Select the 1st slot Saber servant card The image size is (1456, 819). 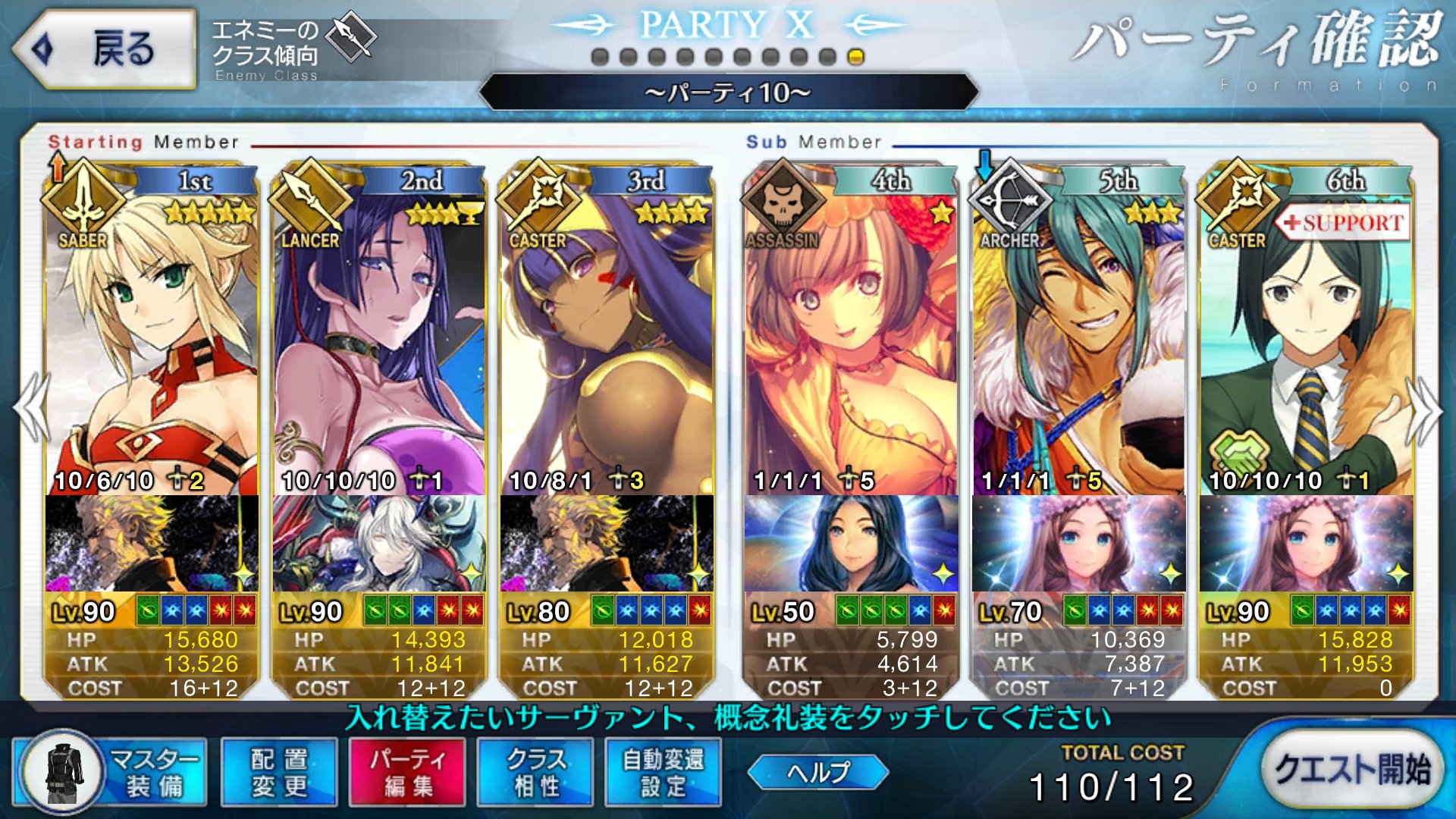(152, 341)
